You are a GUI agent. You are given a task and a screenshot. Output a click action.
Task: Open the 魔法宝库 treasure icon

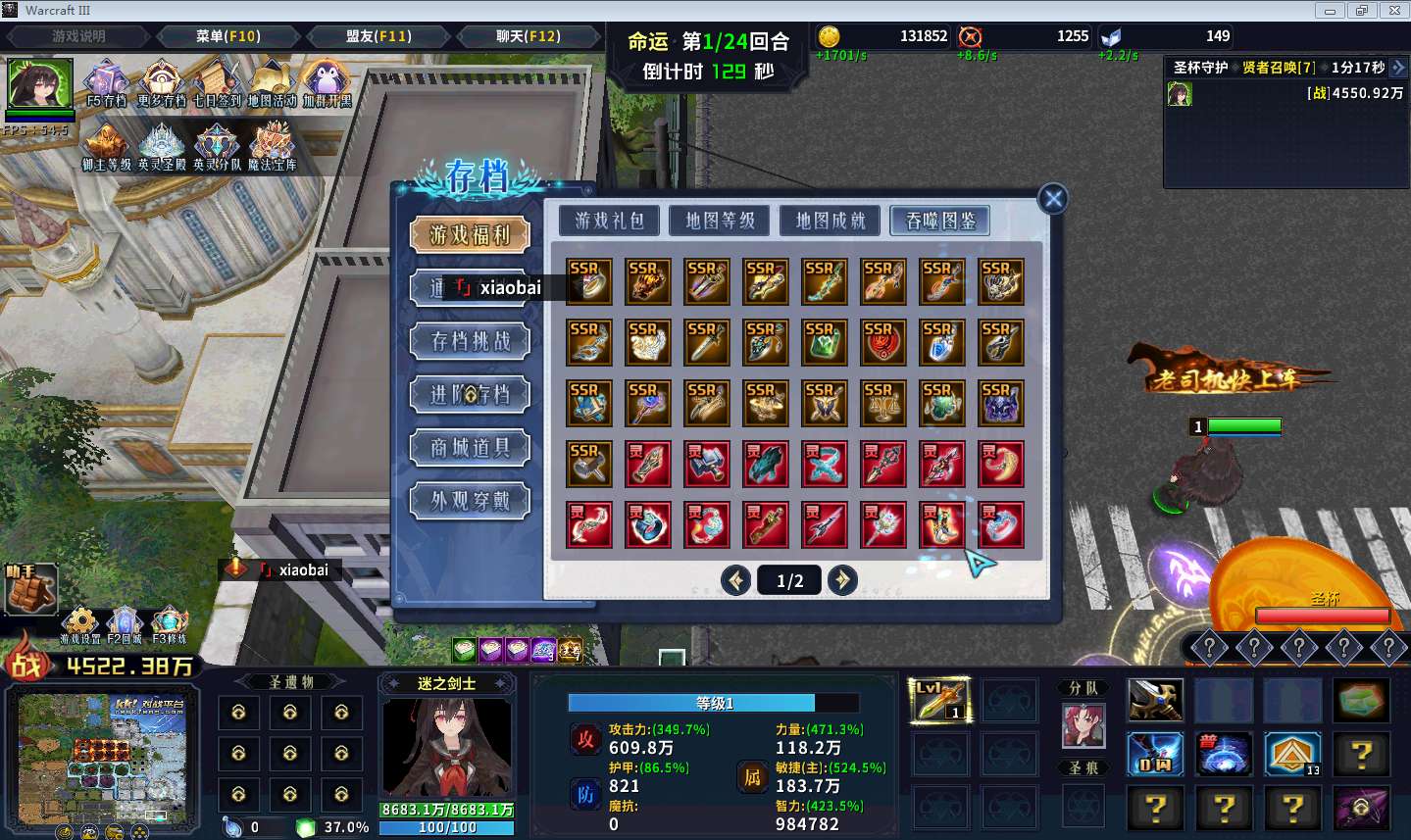272,144
